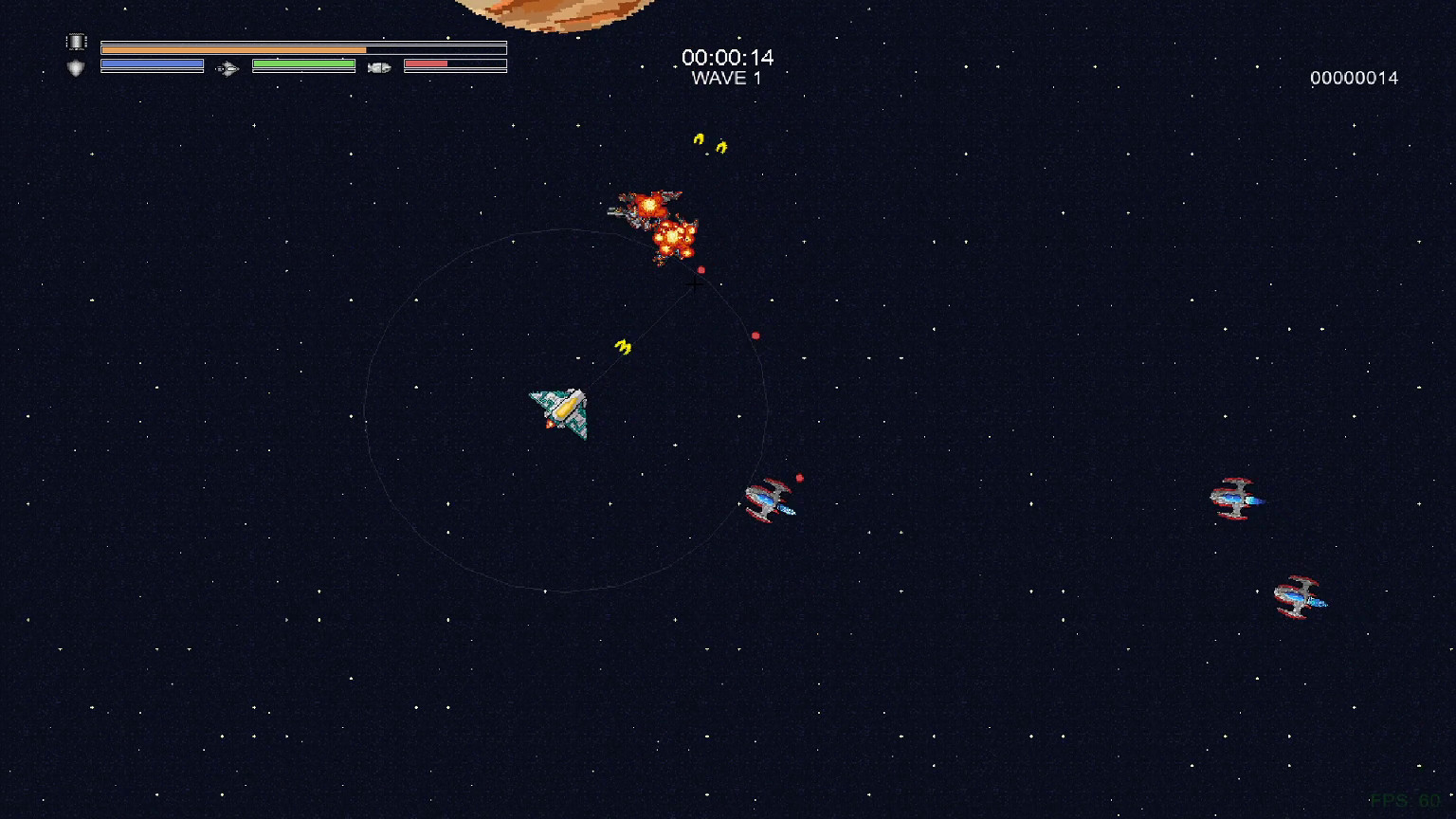Click the enemy ship on the far right edge

[x=1234, y=497]
